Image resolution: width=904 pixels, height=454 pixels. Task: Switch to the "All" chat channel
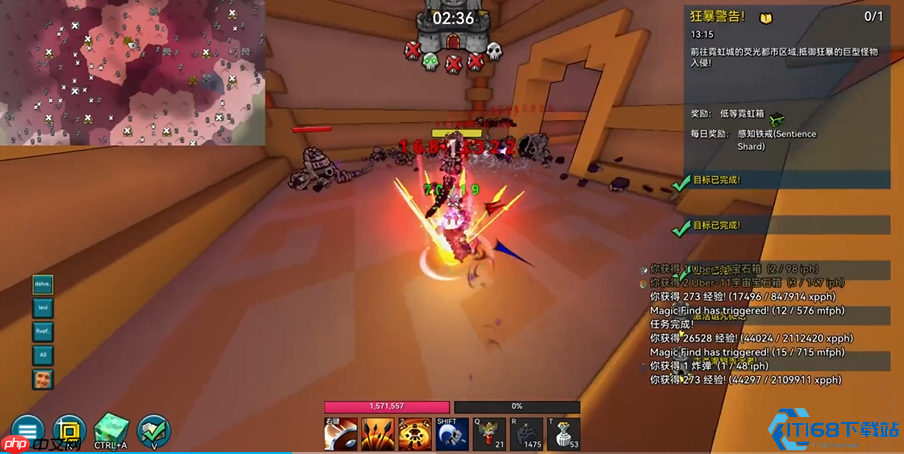(x=43, y=355)
